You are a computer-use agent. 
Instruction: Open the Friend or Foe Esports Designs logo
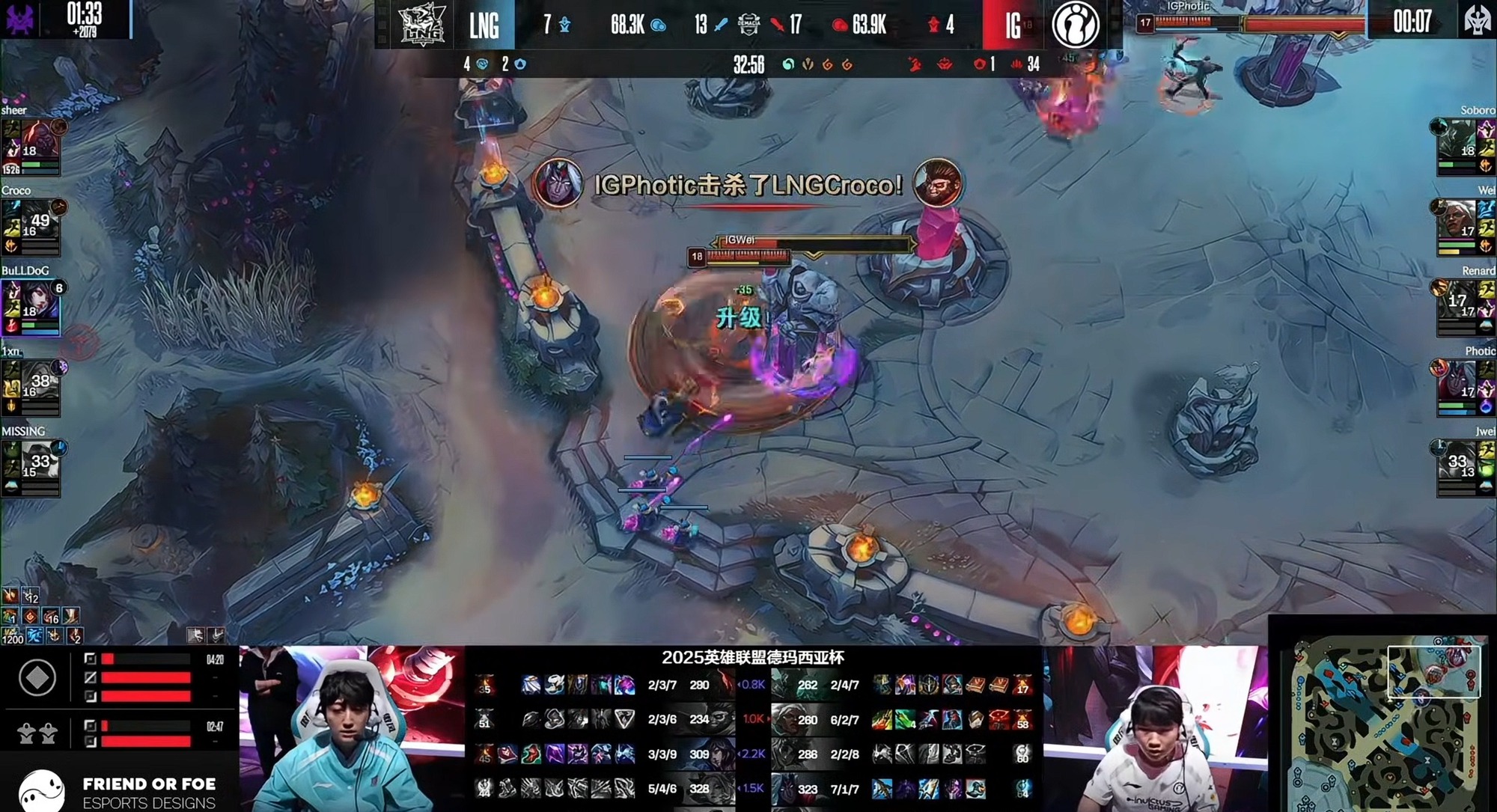point(120,792)
